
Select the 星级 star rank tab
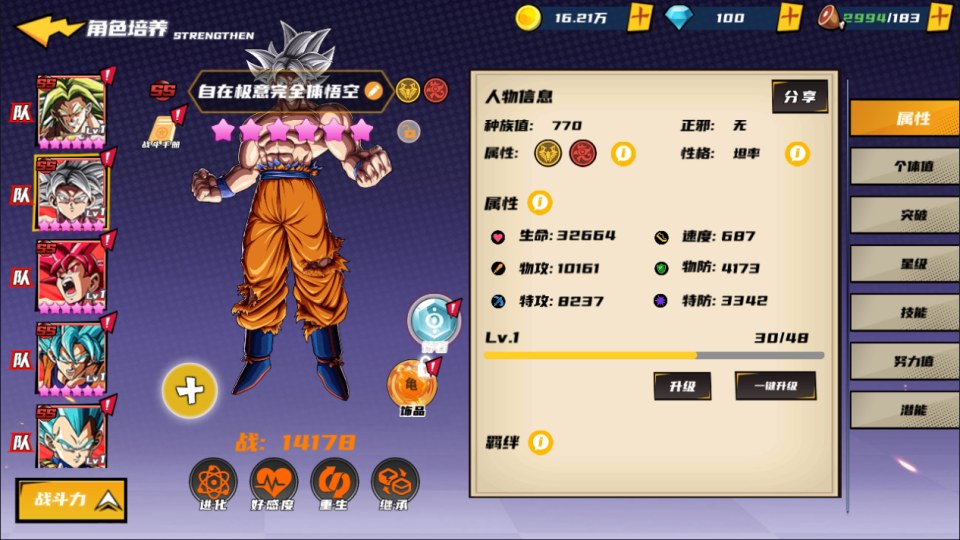904,264
